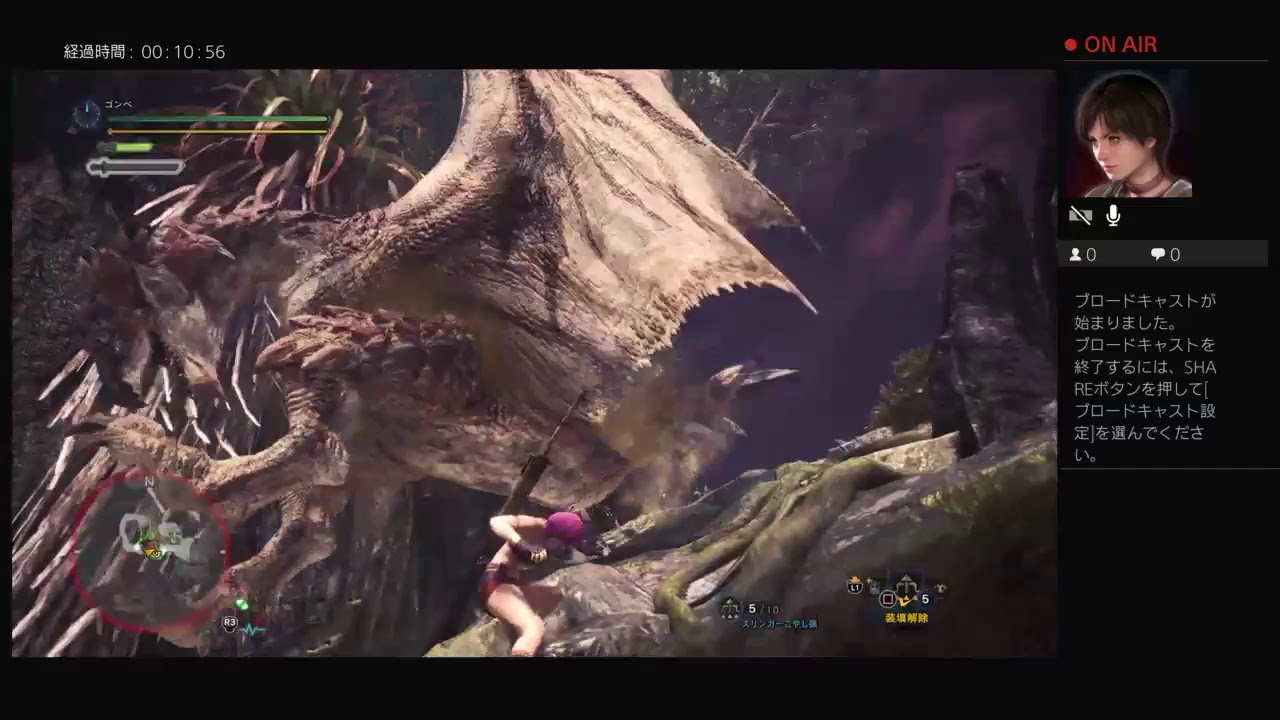Click the comment bubble icon in the sidebar
1280x720 pixels.
click(1156, 254)
